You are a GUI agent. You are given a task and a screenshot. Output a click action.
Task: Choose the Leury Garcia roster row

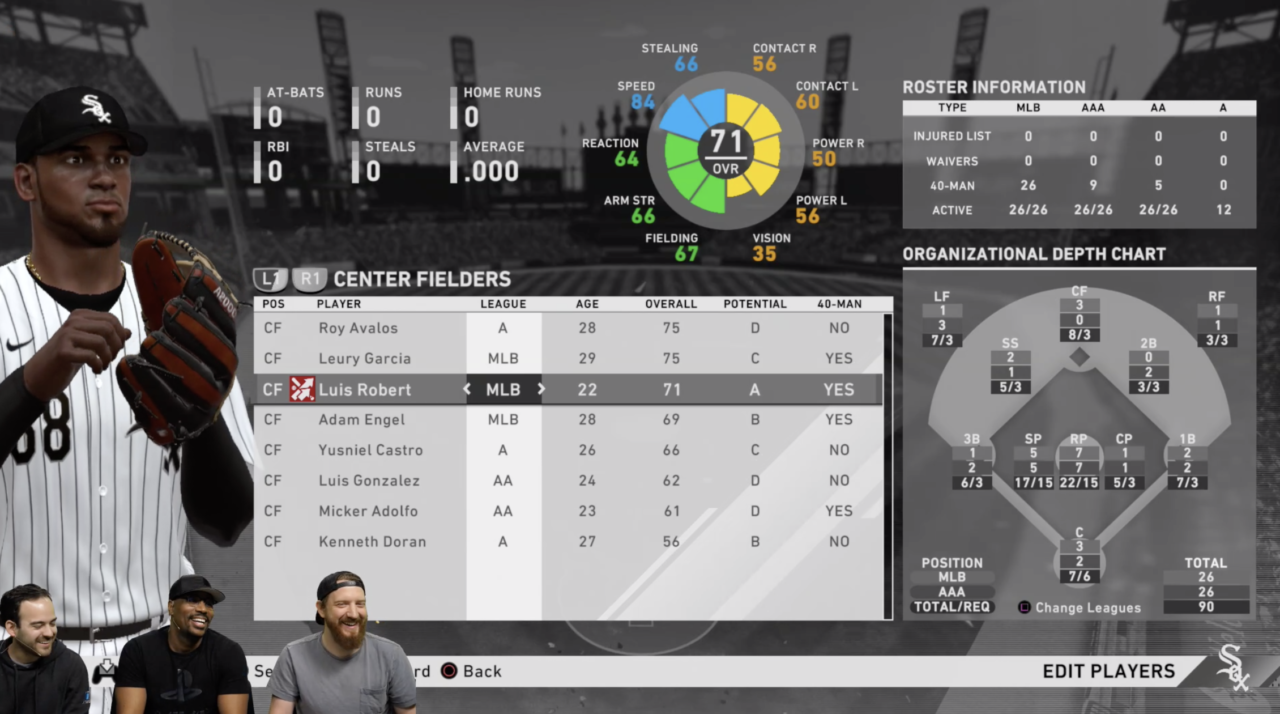[364, 358]
